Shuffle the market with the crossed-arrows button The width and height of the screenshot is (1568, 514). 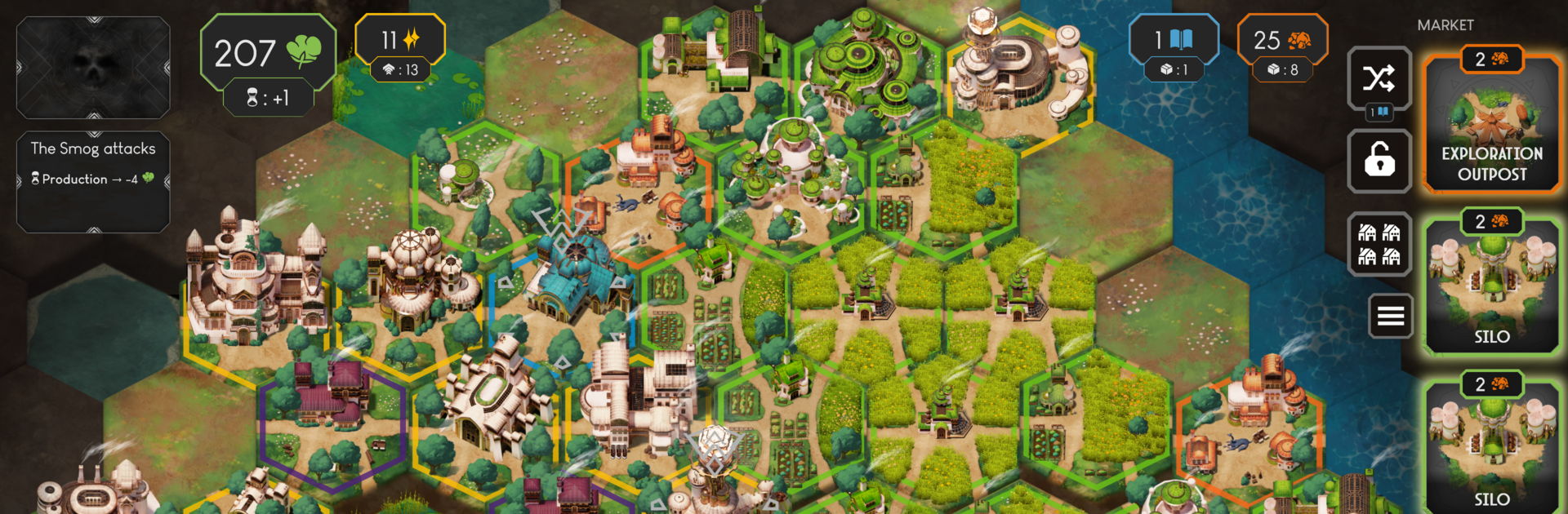tap(1379, 79)
